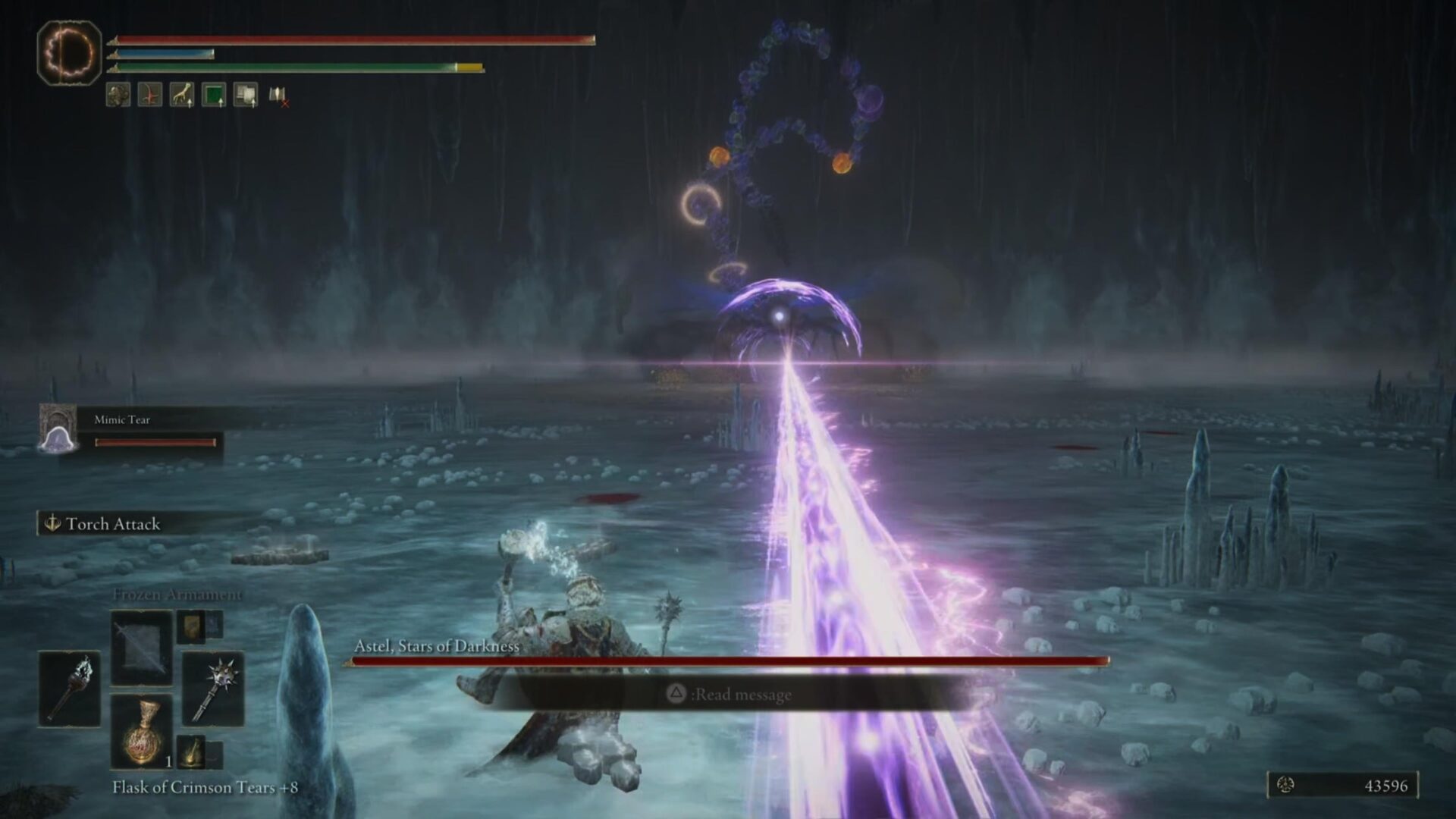Click the scroll icon with red X
Viewport: 1456px width, 819px height.
278,96
